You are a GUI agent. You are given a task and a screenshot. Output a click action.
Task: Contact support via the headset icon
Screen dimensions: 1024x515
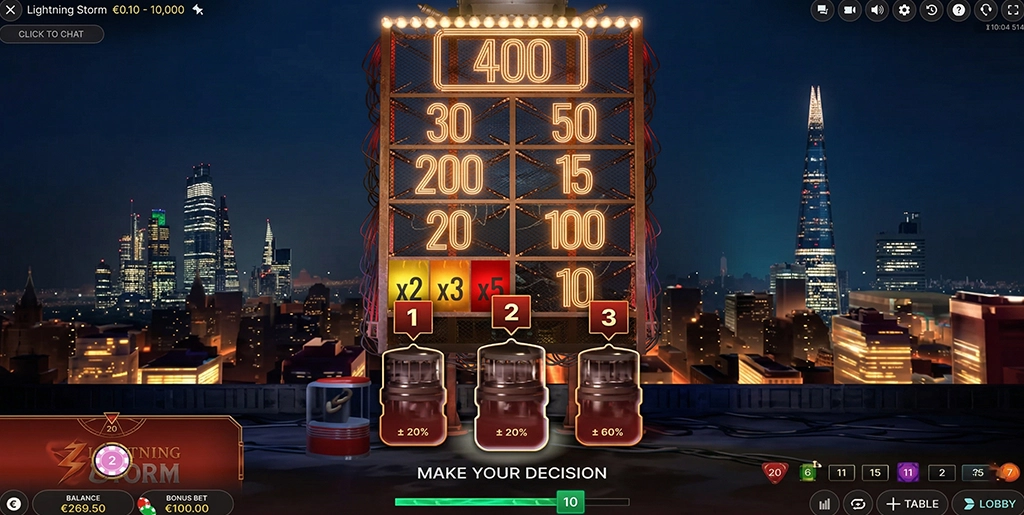click(x=985, y=10)
